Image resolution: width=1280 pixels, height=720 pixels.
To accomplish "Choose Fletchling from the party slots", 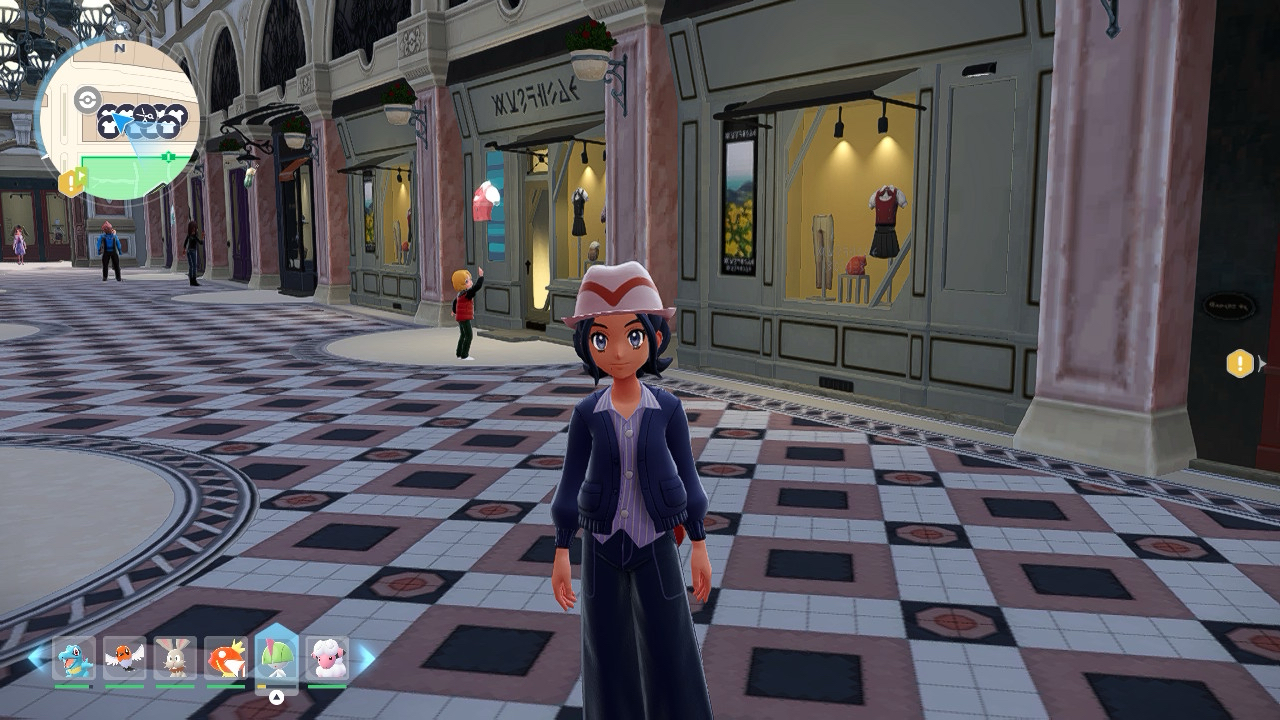I will [125, 658].
